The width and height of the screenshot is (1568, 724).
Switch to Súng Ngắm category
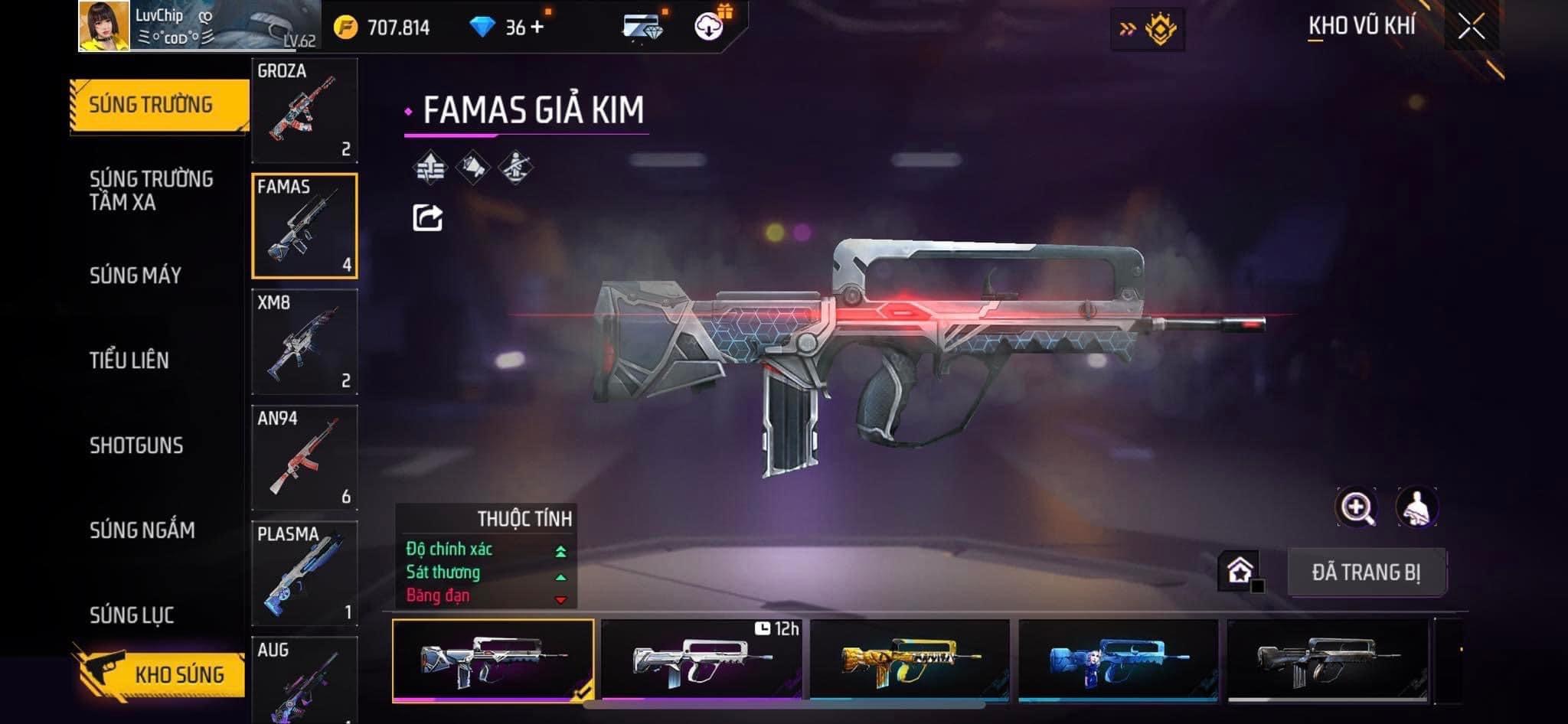[142, 530]
